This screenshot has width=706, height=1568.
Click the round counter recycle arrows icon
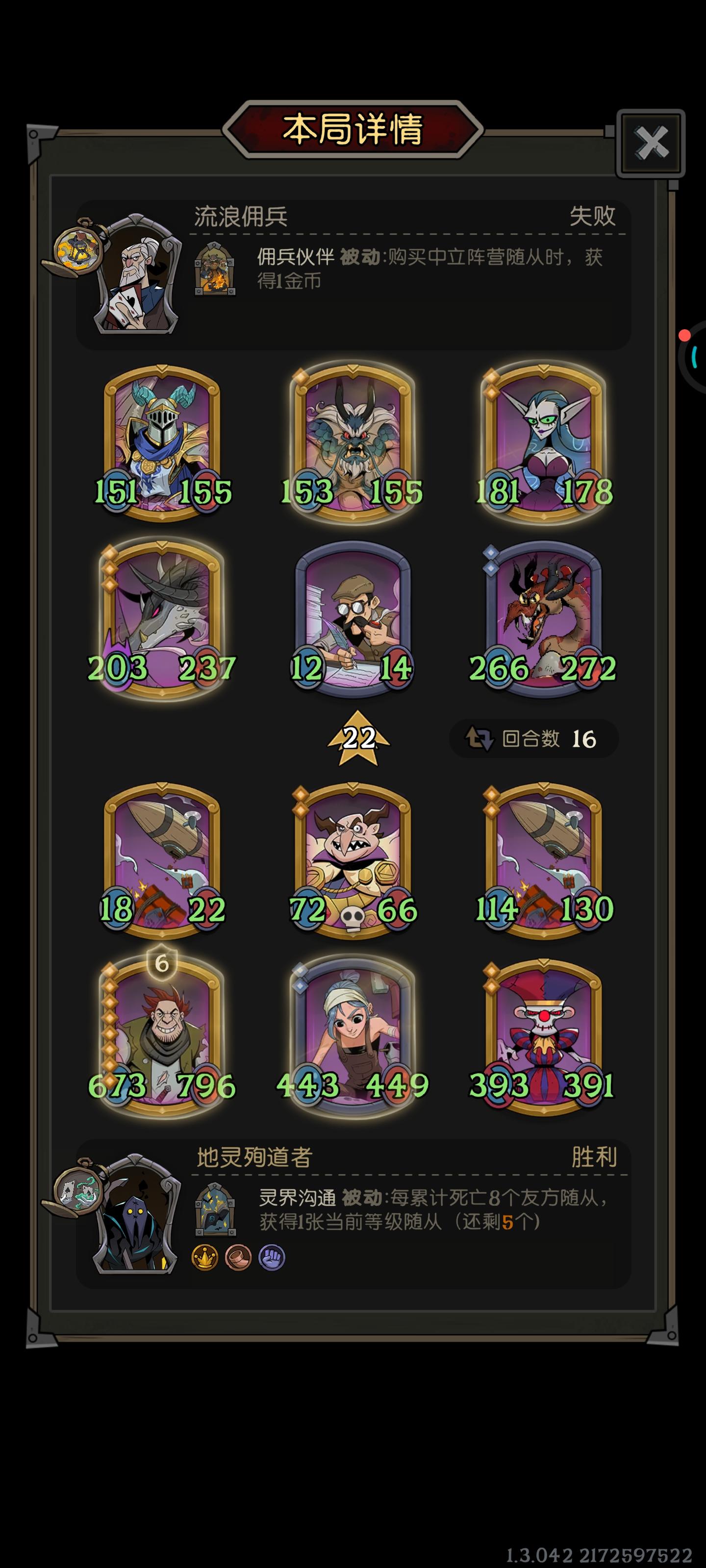[480, 738]
